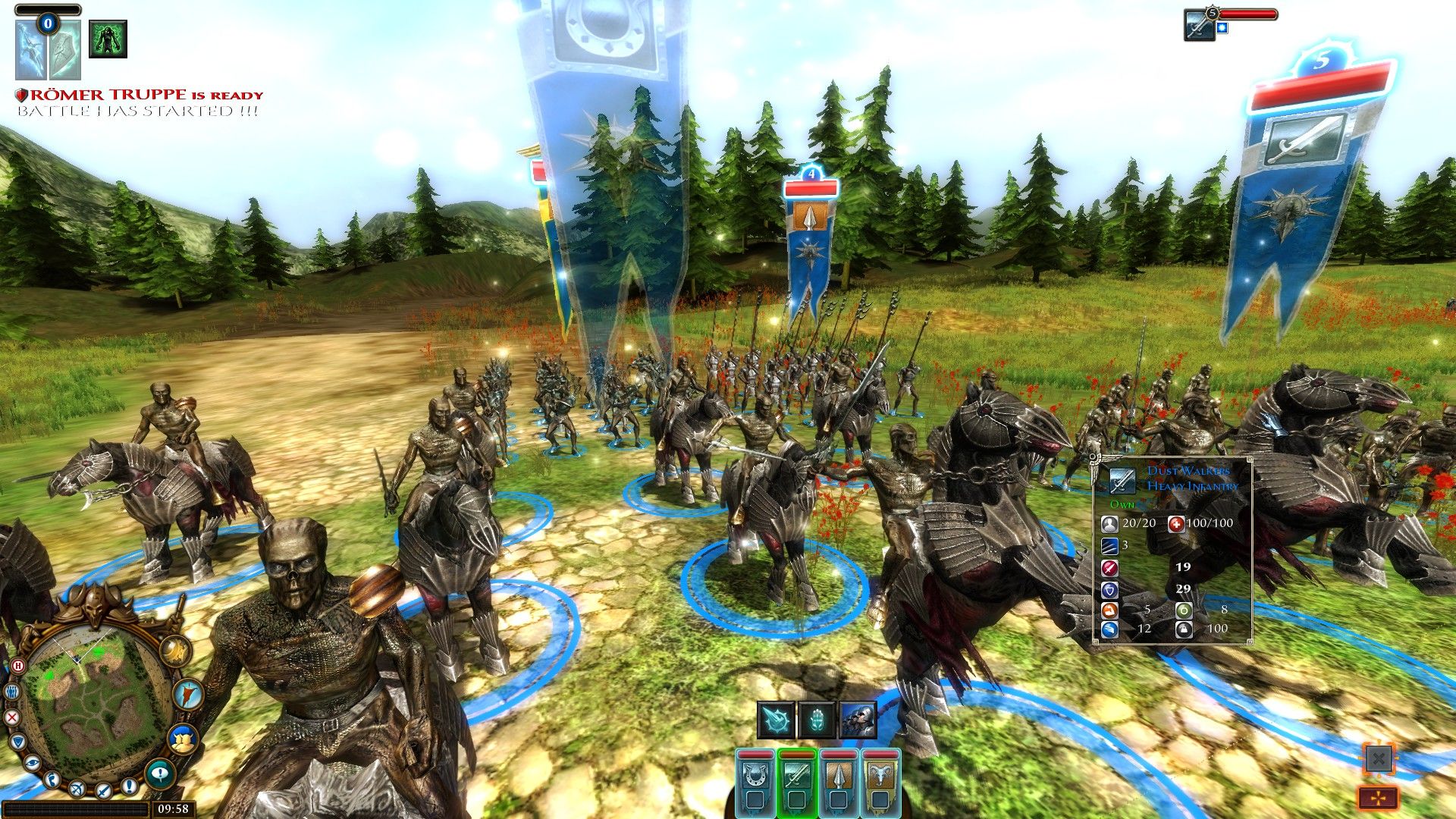
Task: Click the dark red four-arrows button
Action: pos(1379,798)
